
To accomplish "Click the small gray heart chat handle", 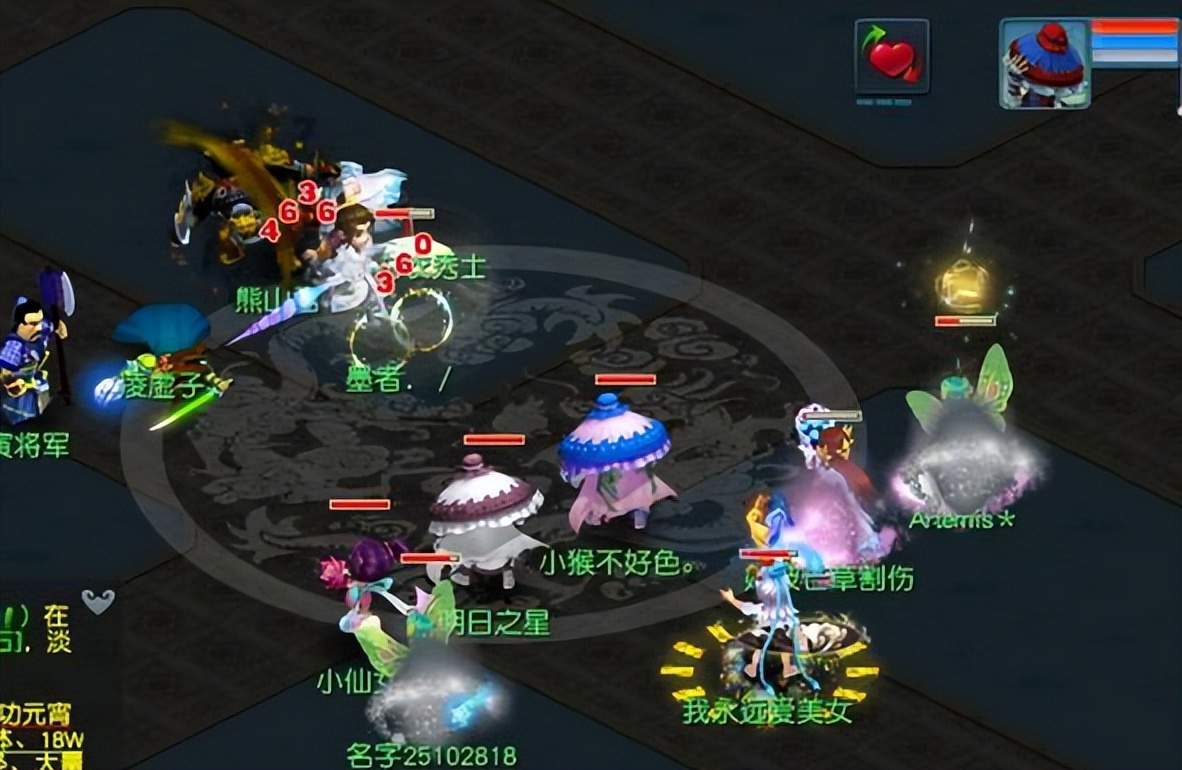I will tap(97, 601).
